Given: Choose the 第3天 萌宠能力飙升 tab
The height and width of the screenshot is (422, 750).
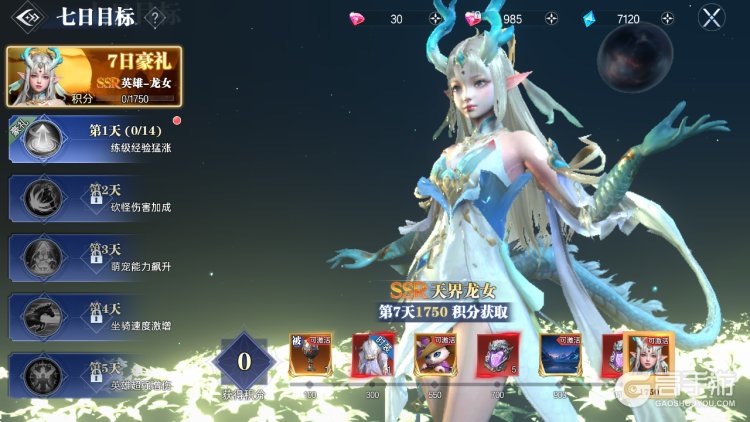Looking at the screenshot, I should [x=95, y=256].
